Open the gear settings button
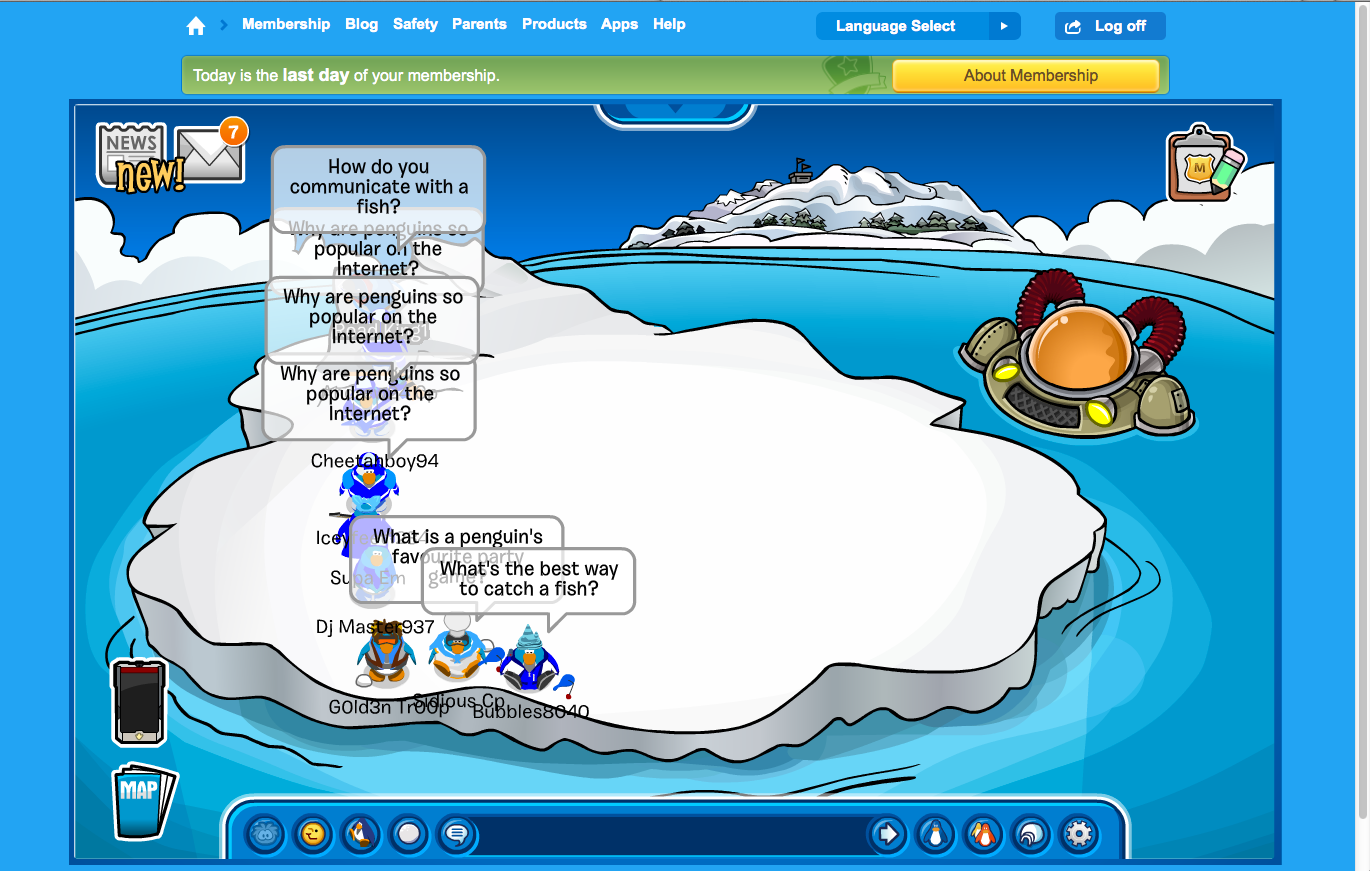1370x871 pixels. pyautogui.click(x=1079, y=834)
